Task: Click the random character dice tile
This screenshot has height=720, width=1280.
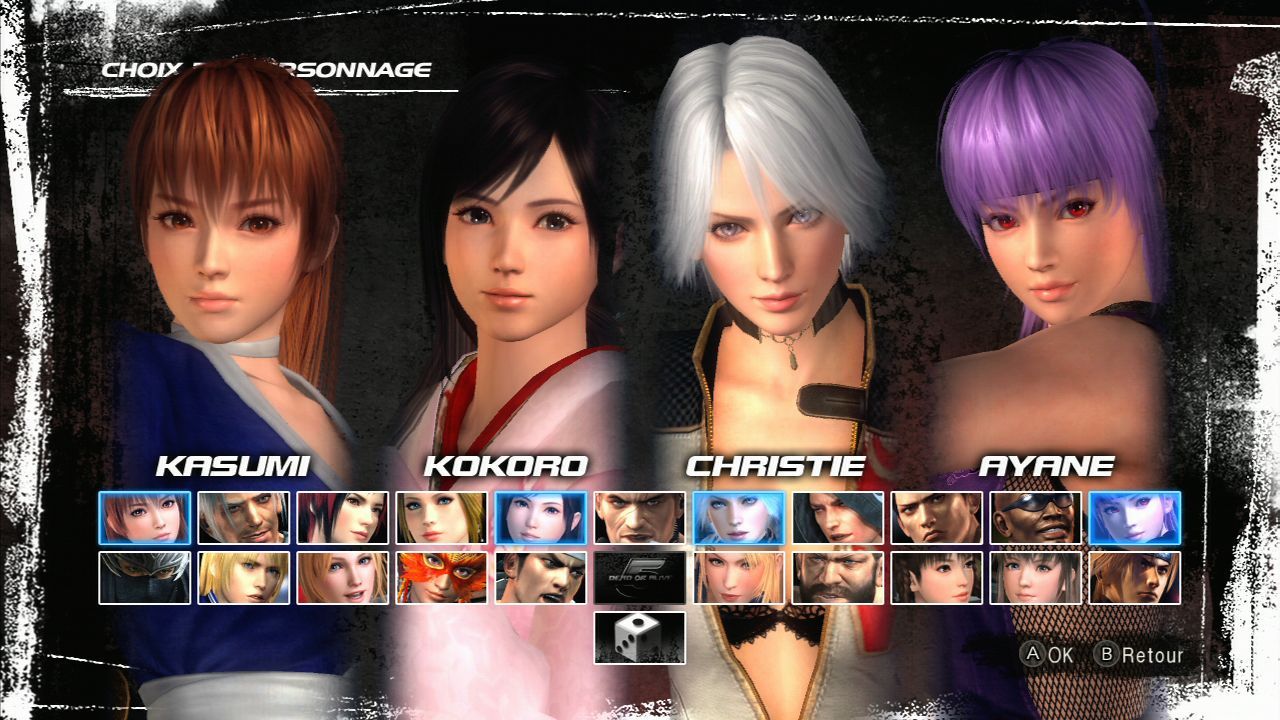Action: coord(639,638)
